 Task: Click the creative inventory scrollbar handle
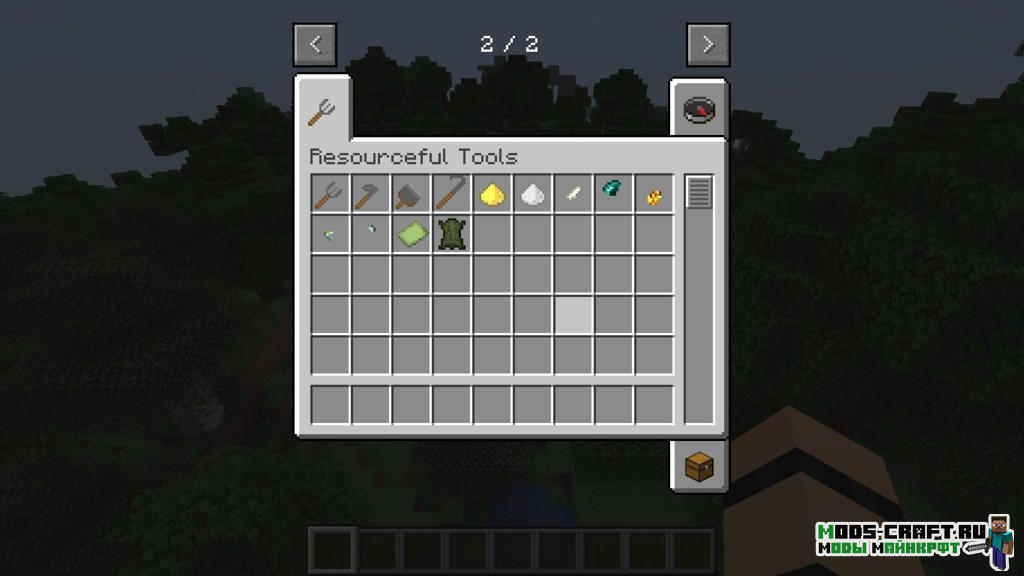[x=699, y=192]
